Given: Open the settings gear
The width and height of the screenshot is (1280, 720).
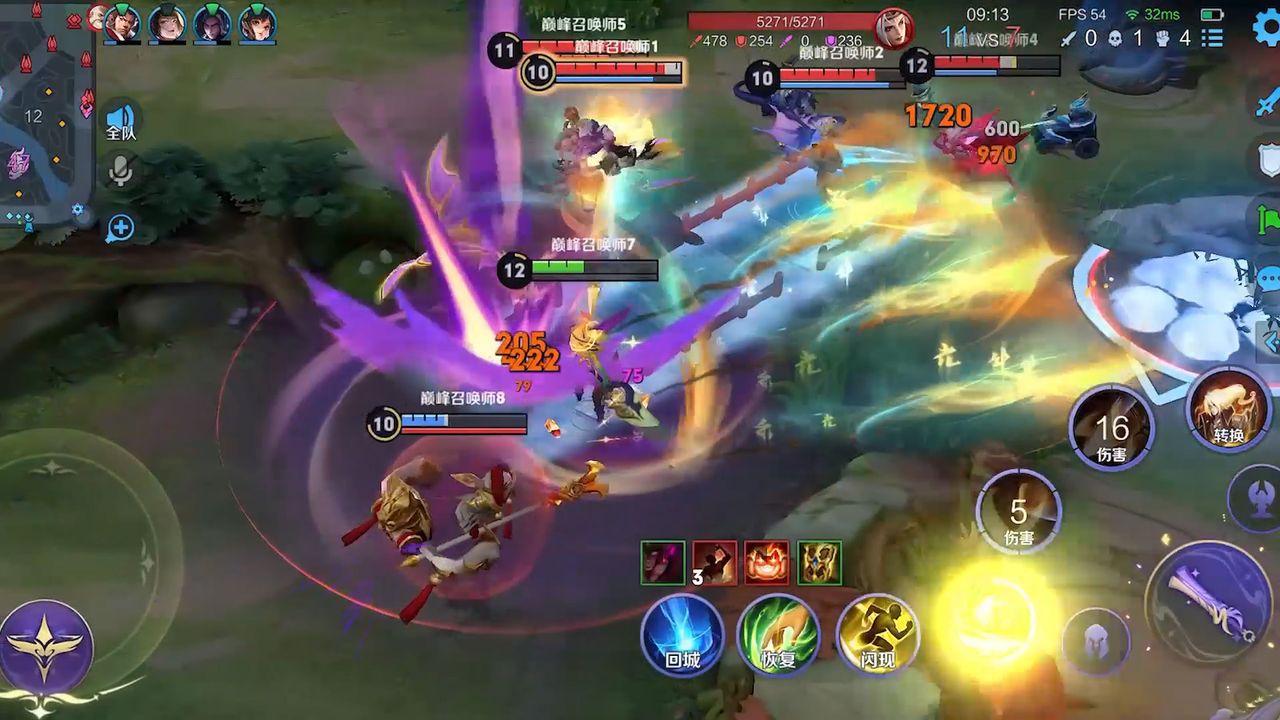Looking at the screenshot, I should click(x=1266, y=28).
